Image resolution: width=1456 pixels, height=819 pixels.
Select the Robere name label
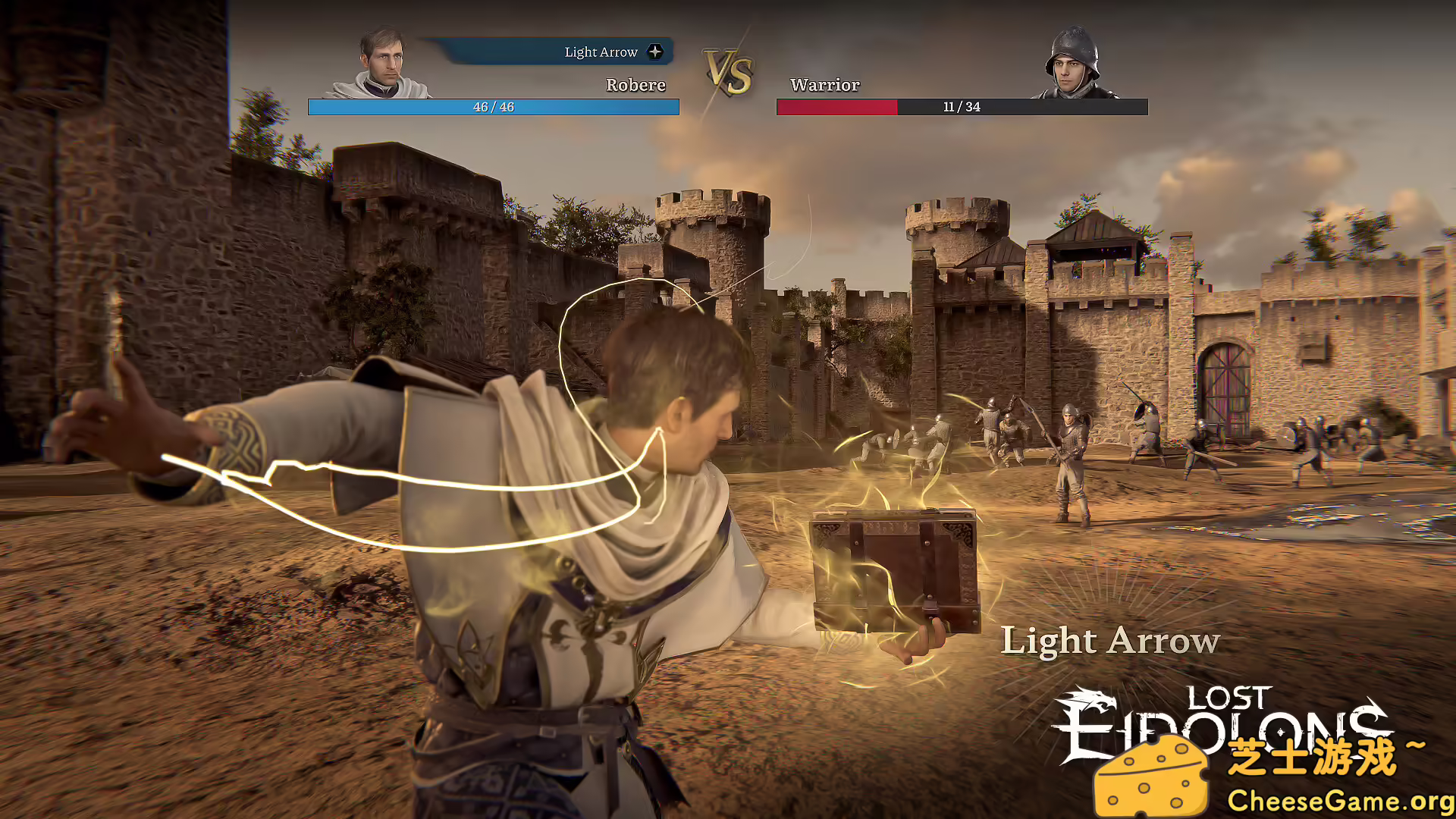pos(636,85)
